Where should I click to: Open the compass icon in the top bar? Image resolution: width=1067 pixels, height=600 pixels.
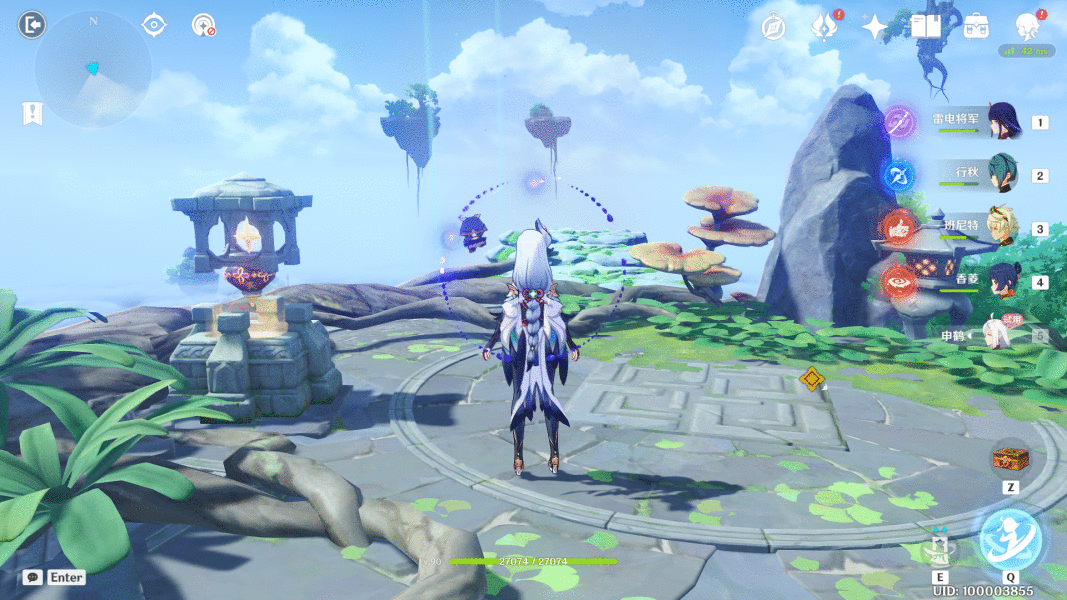[x=772, y=28]
